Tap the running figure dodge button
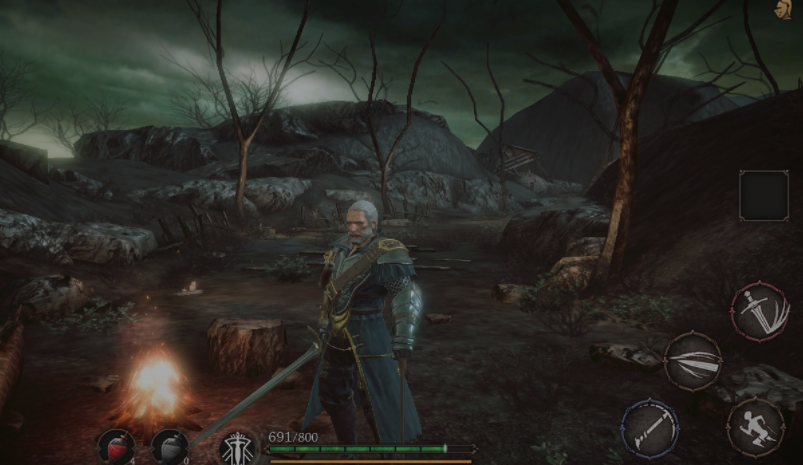This screenshot has height=465, width=803. [x=754, y=428]
